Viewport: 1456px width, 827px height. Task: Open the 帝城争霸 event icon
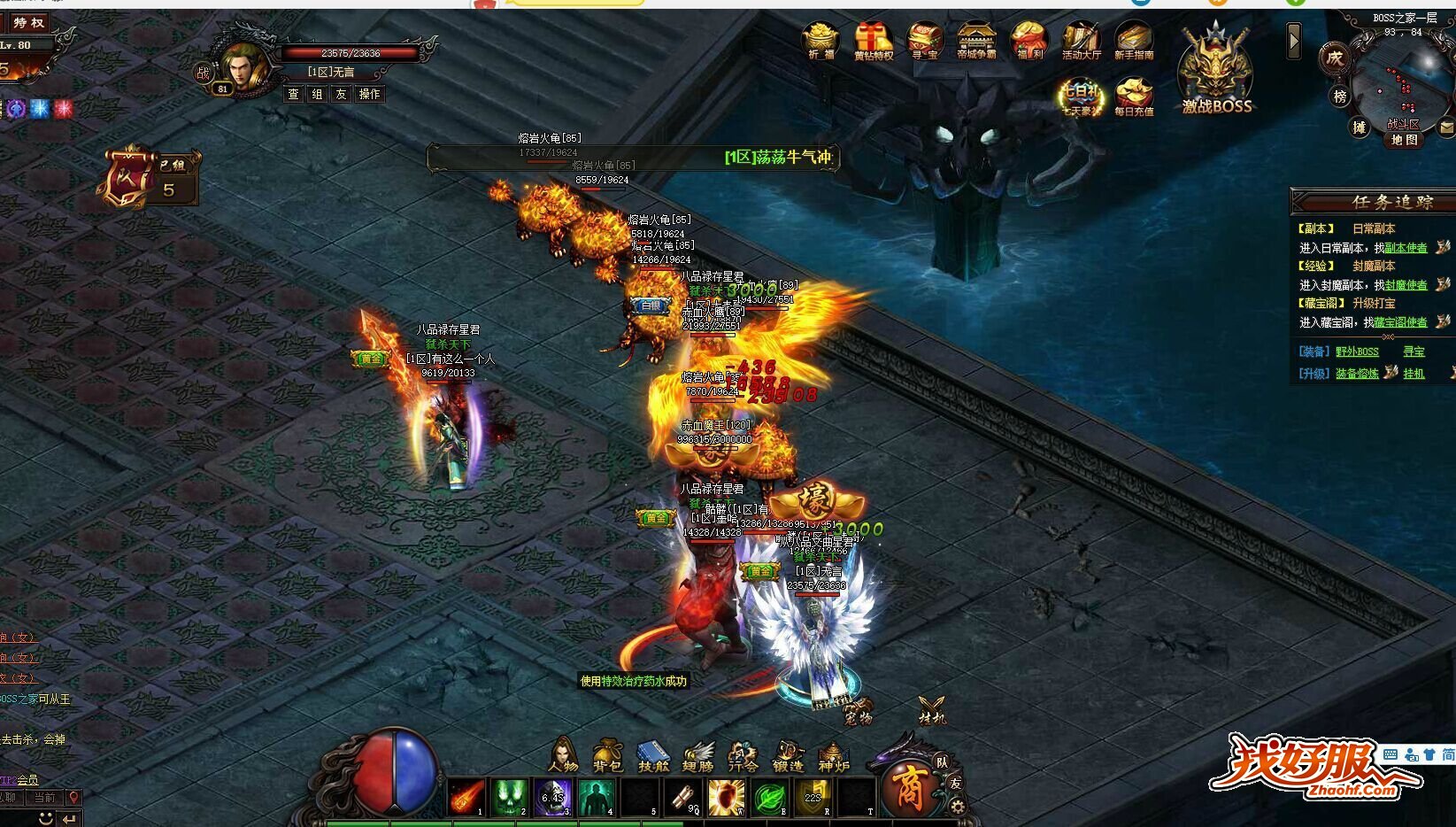[976, 41]
